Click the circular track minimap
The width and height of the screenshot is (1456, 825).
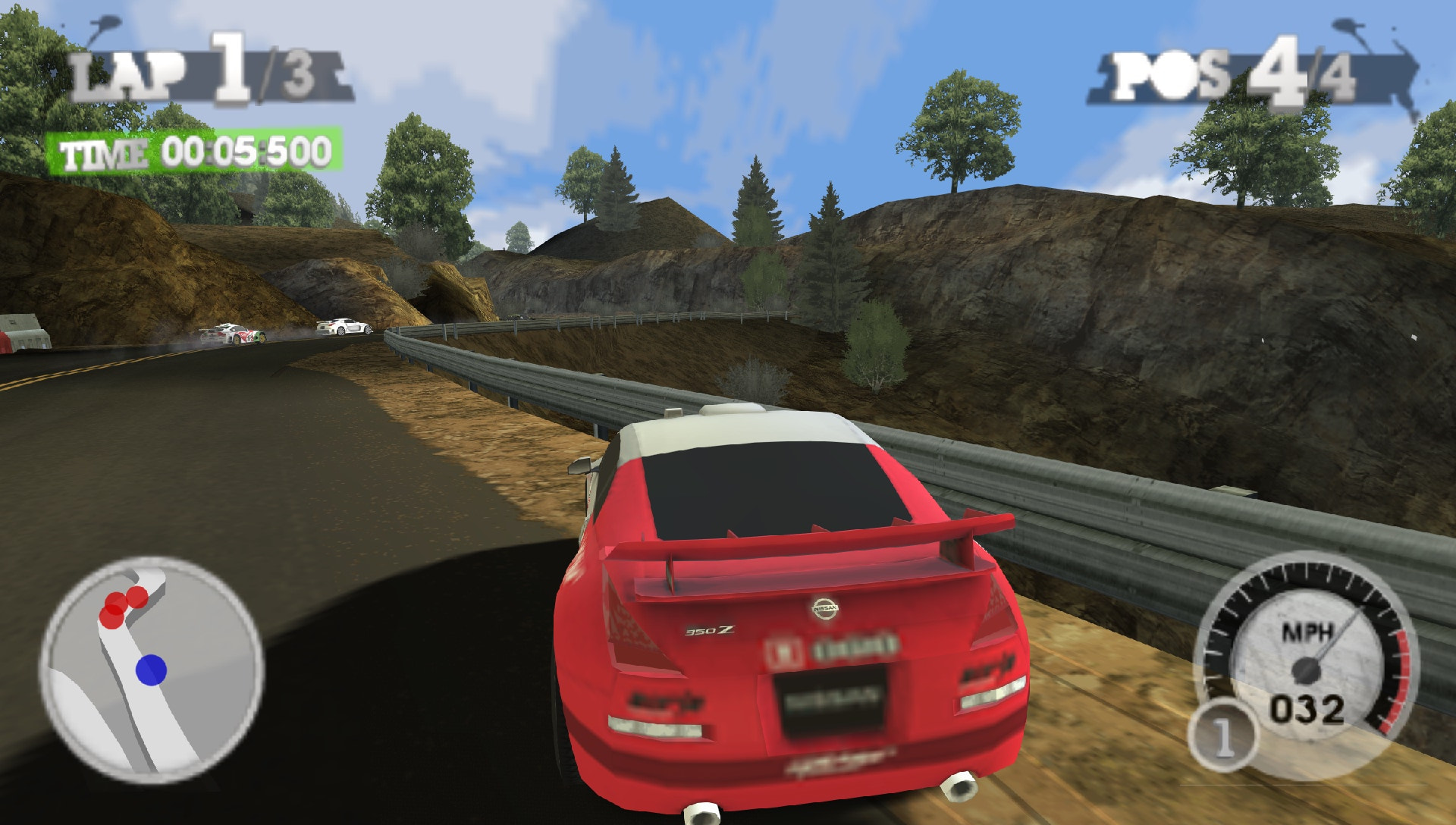pos(152,669)
